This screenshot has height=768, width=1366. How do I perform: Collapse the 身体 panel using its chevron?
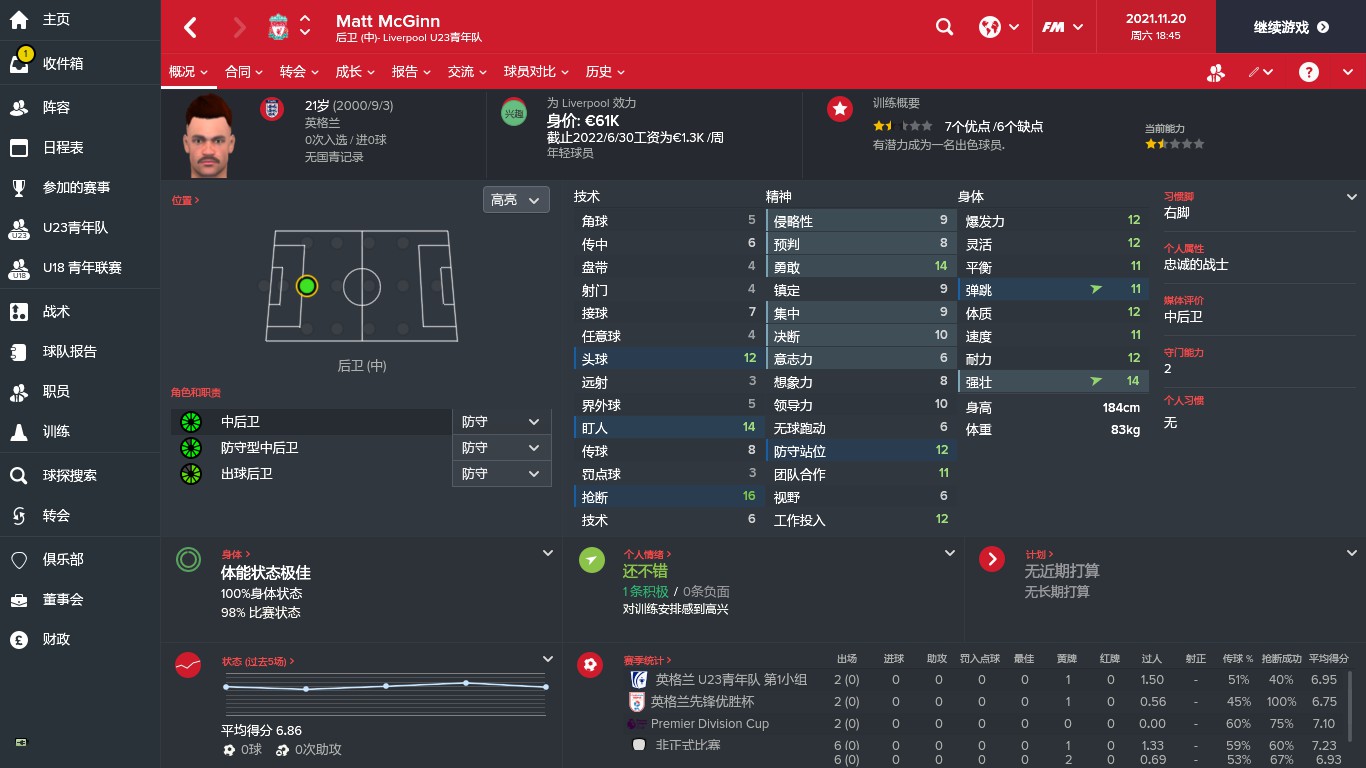(x=547, y=552)
